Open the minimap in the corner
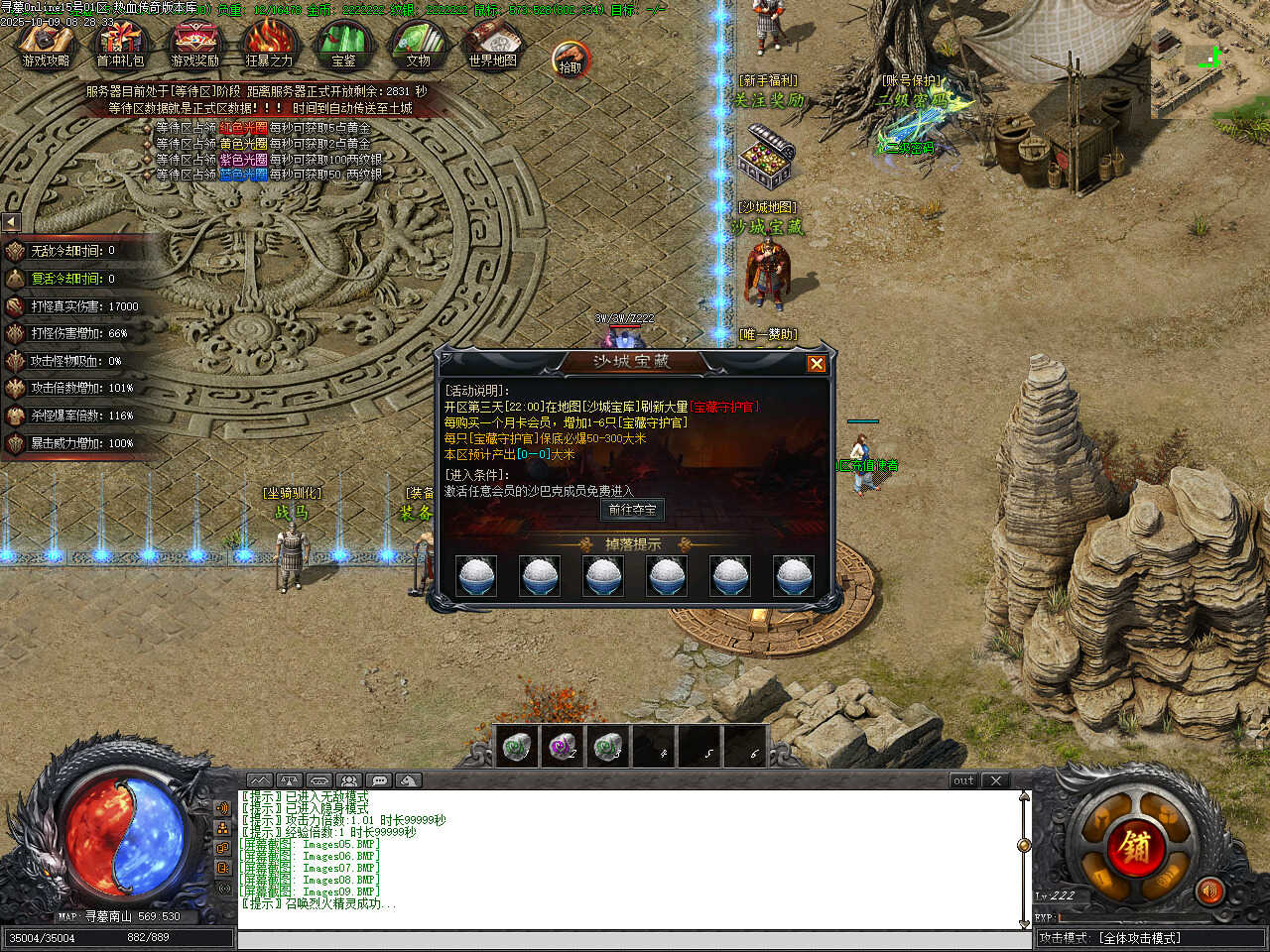Image resolution: width=1270 pixels, height=952 pixels. pyautogui.click(x=1210, y=59)
